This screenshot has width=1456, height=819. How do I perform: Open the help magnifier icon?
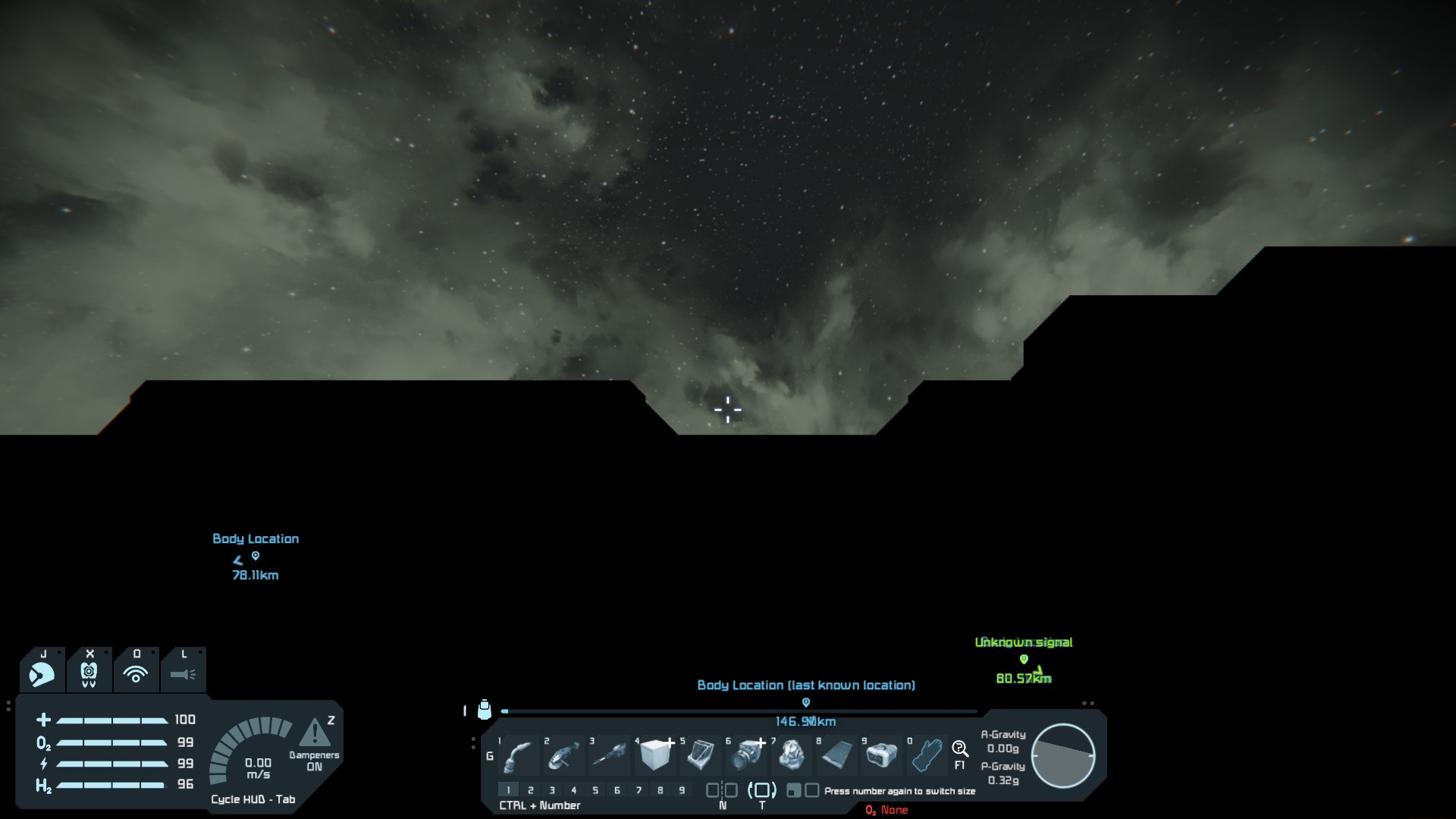click(x=959, y=749)
